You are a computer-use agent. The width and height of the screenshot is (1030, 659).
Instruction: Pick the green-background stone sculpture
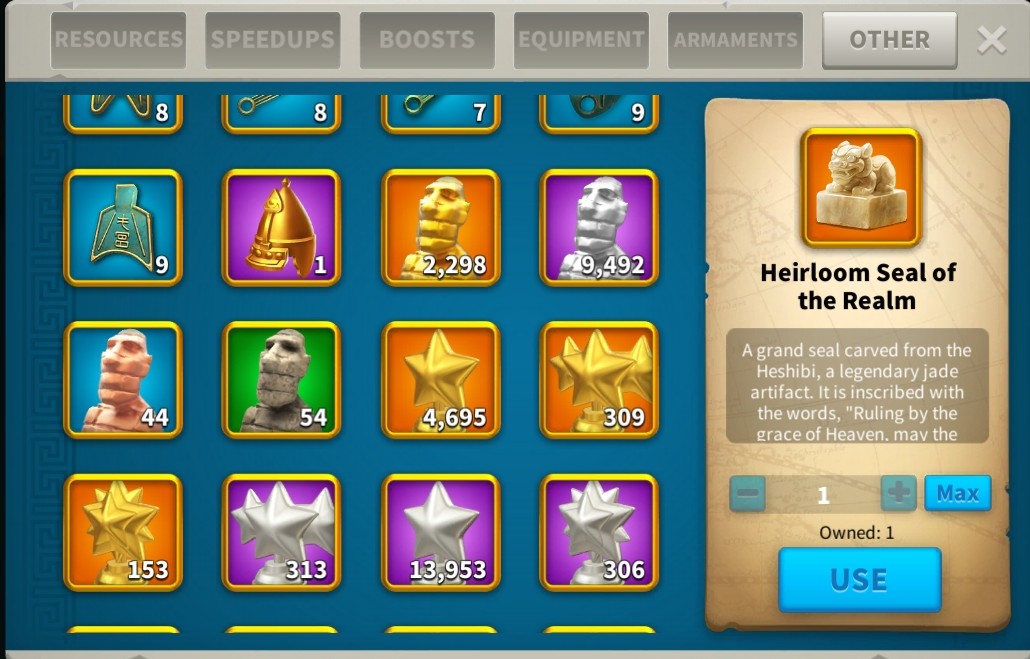point(281,380)
